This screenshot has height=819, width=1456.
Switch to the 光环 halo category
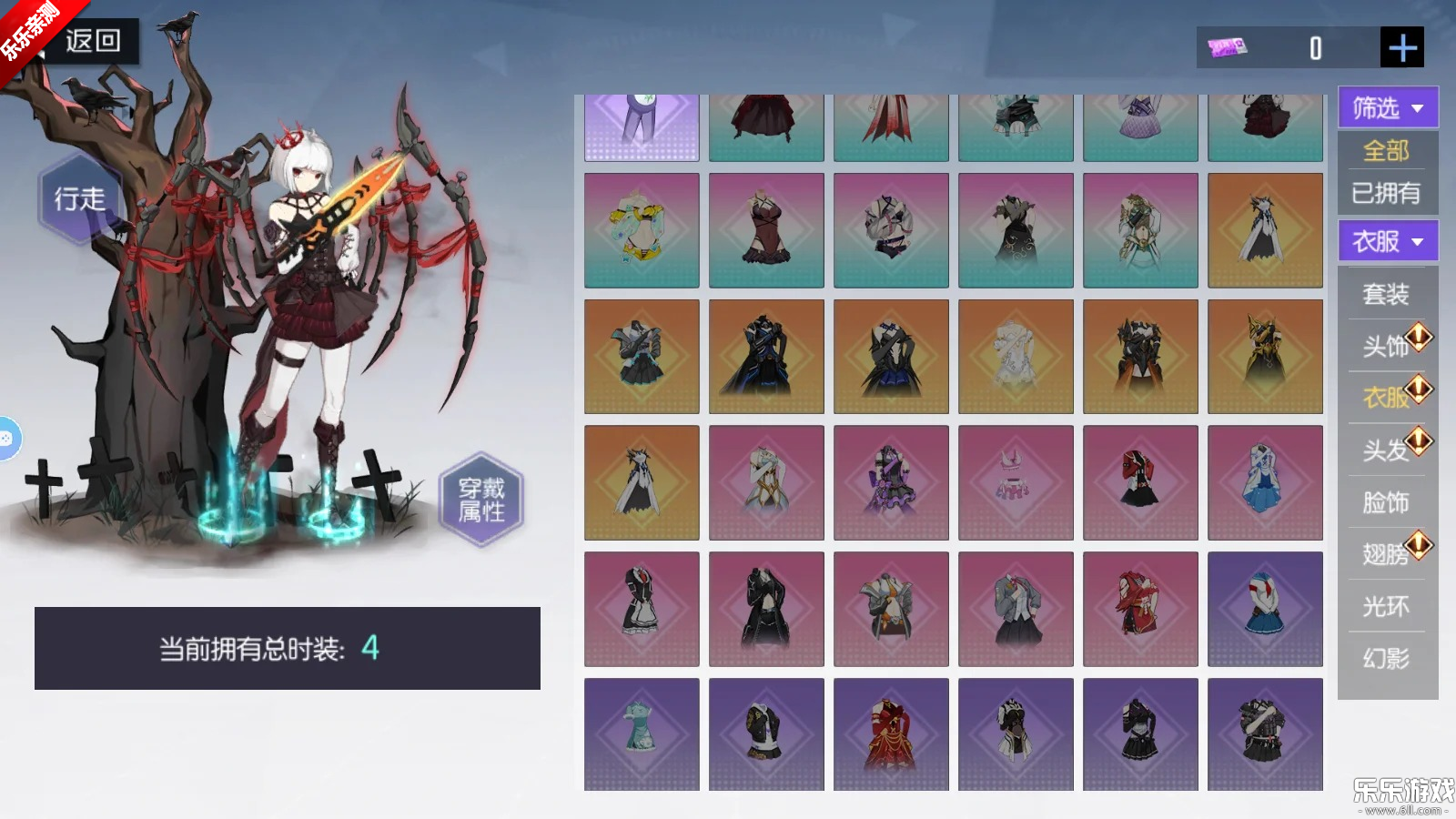tap(1385, 606)
